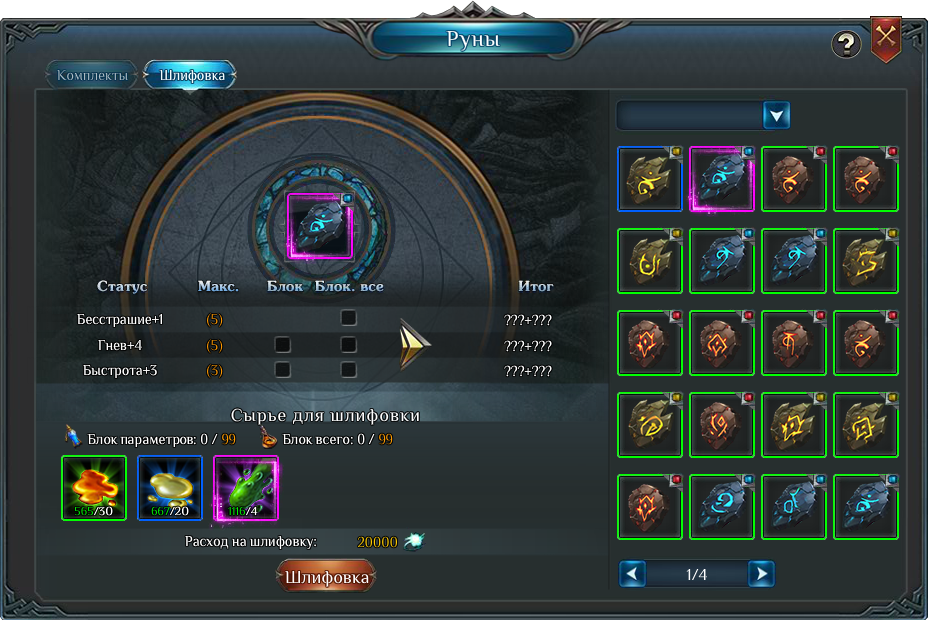Open the Шлифовка tab
The image size is (928, 620).
(x=190, y=75)
